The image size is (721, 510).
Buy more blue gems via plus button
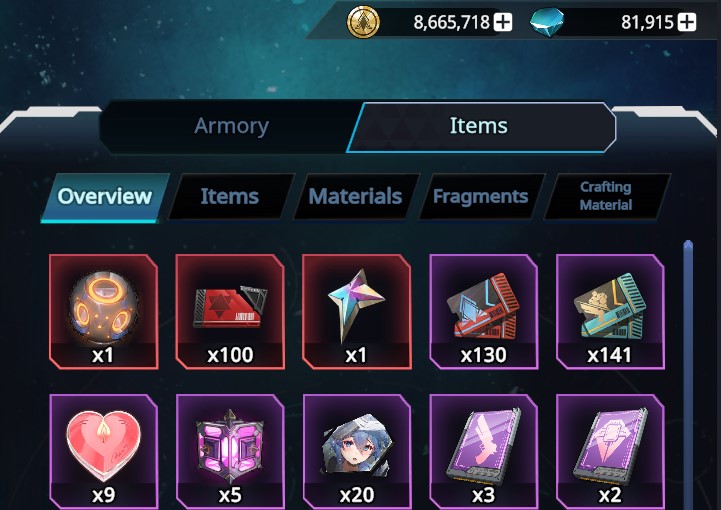pyautogui.click(x=687, y=21)
